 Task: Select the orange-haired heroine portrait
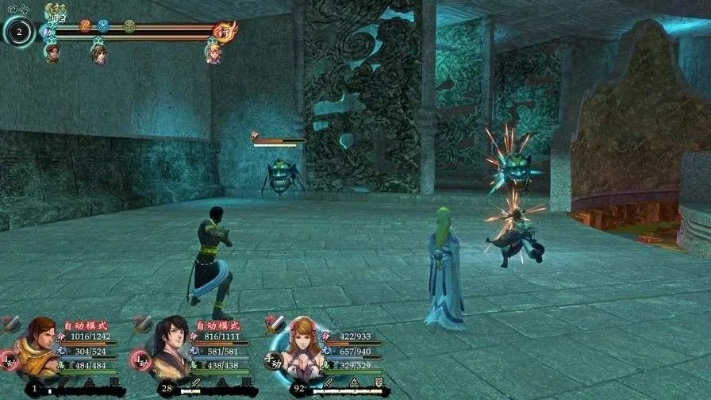click(x=302, y=345)
